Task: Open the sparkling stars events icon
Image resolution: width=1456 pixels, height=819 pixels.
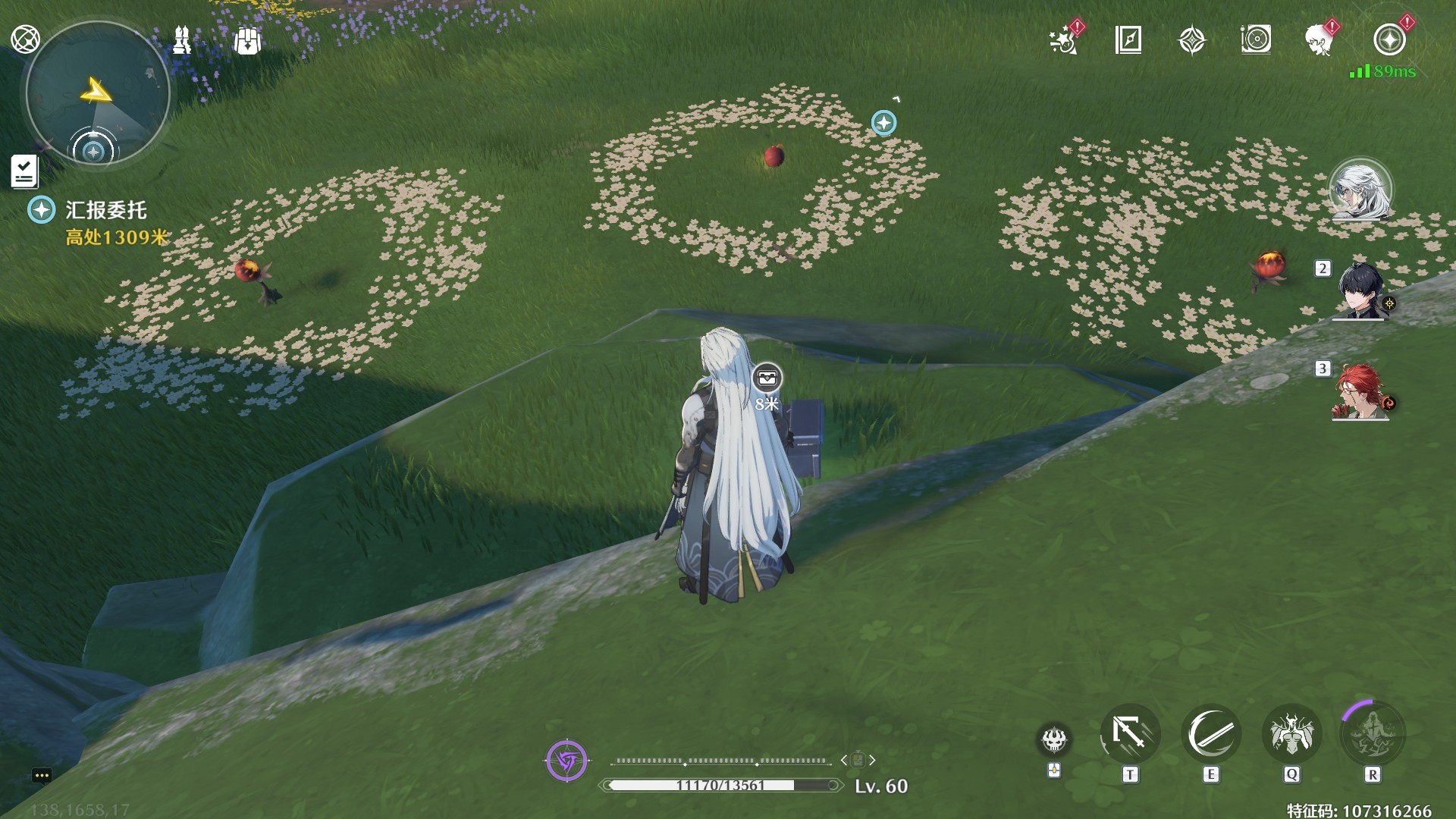Action: tap(1064, 40)
